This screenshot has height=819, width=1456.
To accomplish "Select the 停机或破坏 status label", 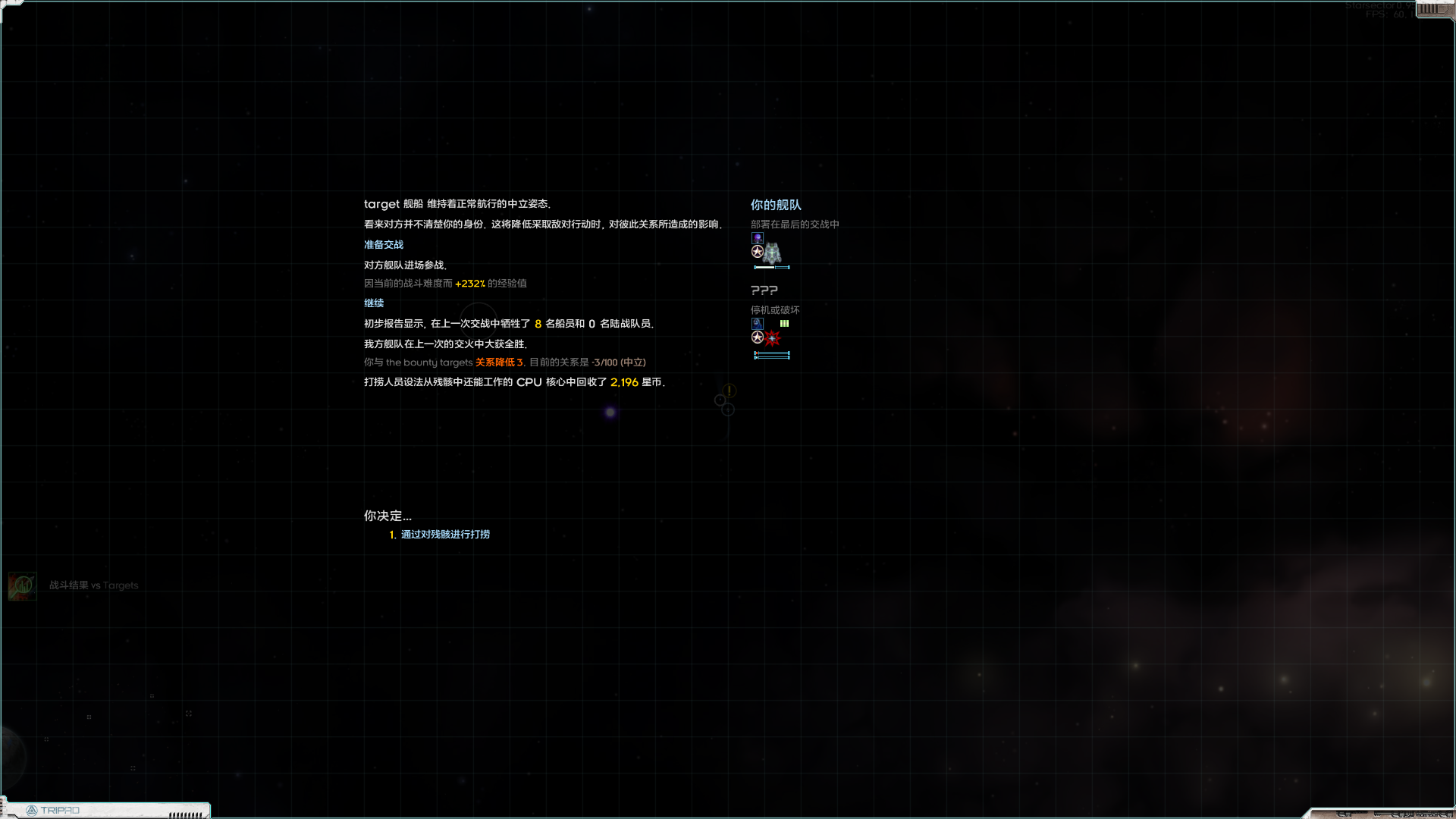I will pyautogui.click(x=774, y=309).
